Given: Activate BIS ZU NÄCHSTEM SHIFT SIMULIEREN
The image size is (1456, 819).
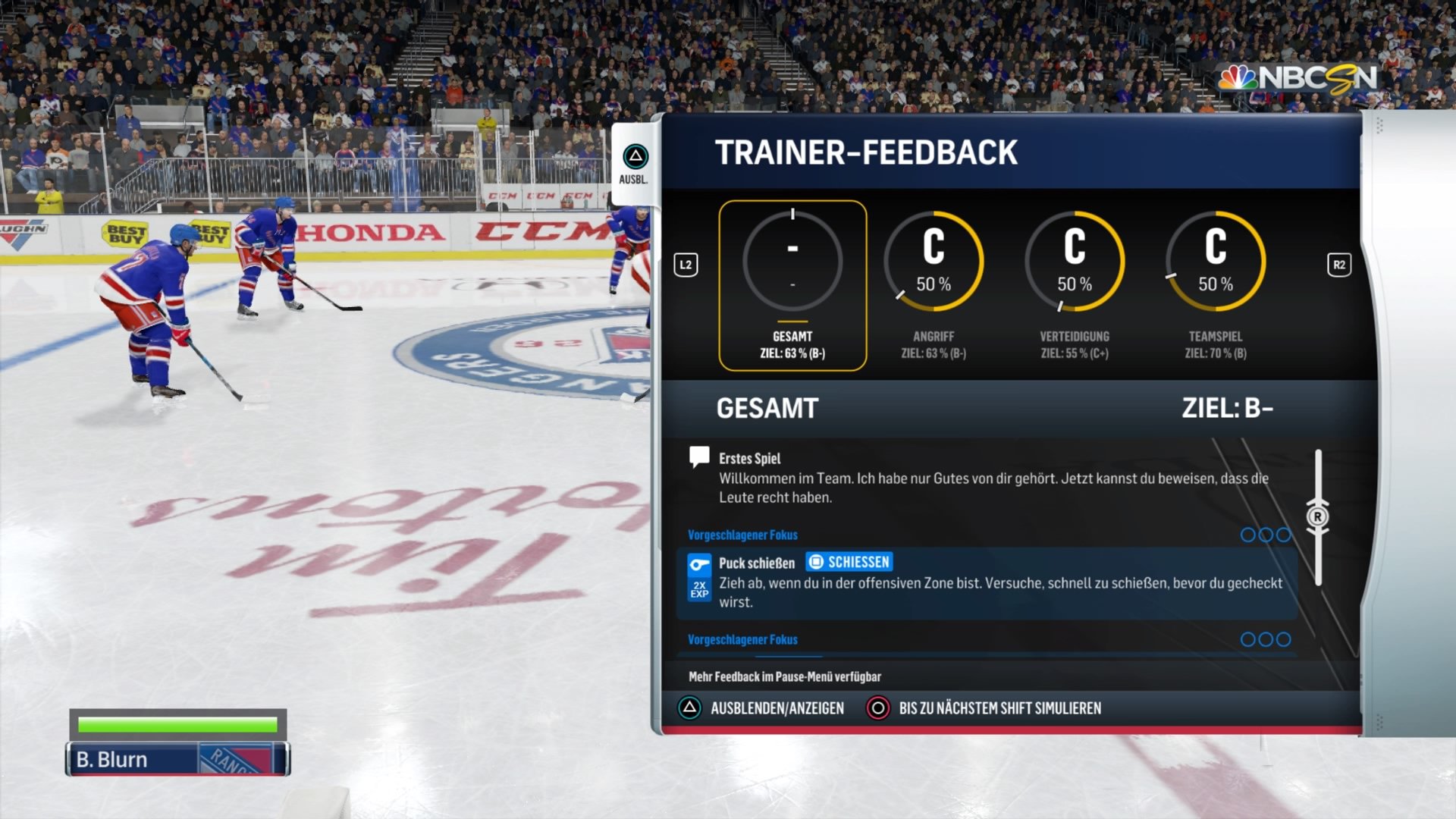Looking at the screenshot, I should [x=999, y=708].
